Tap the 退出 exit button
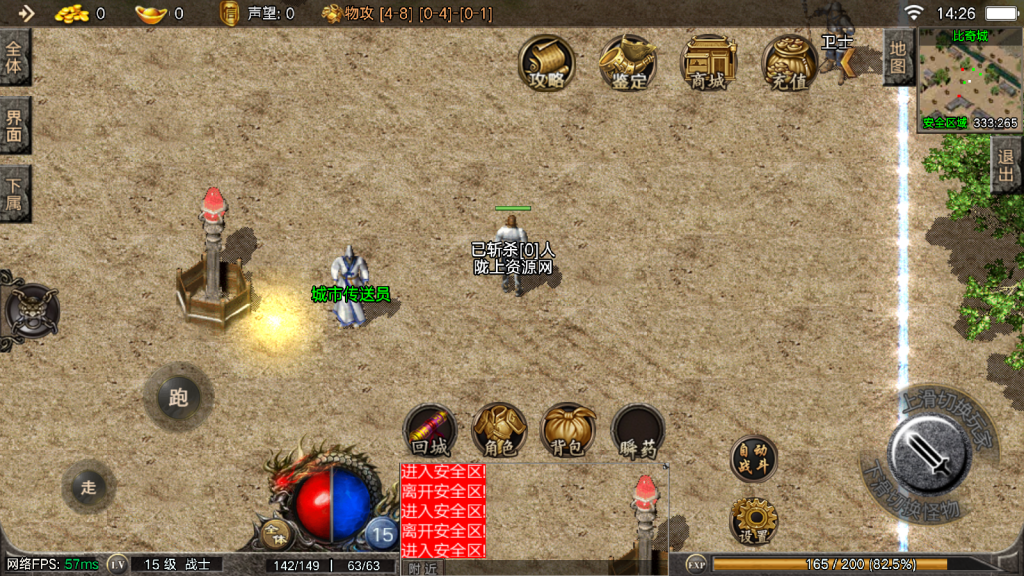 tap(1006, 166)
